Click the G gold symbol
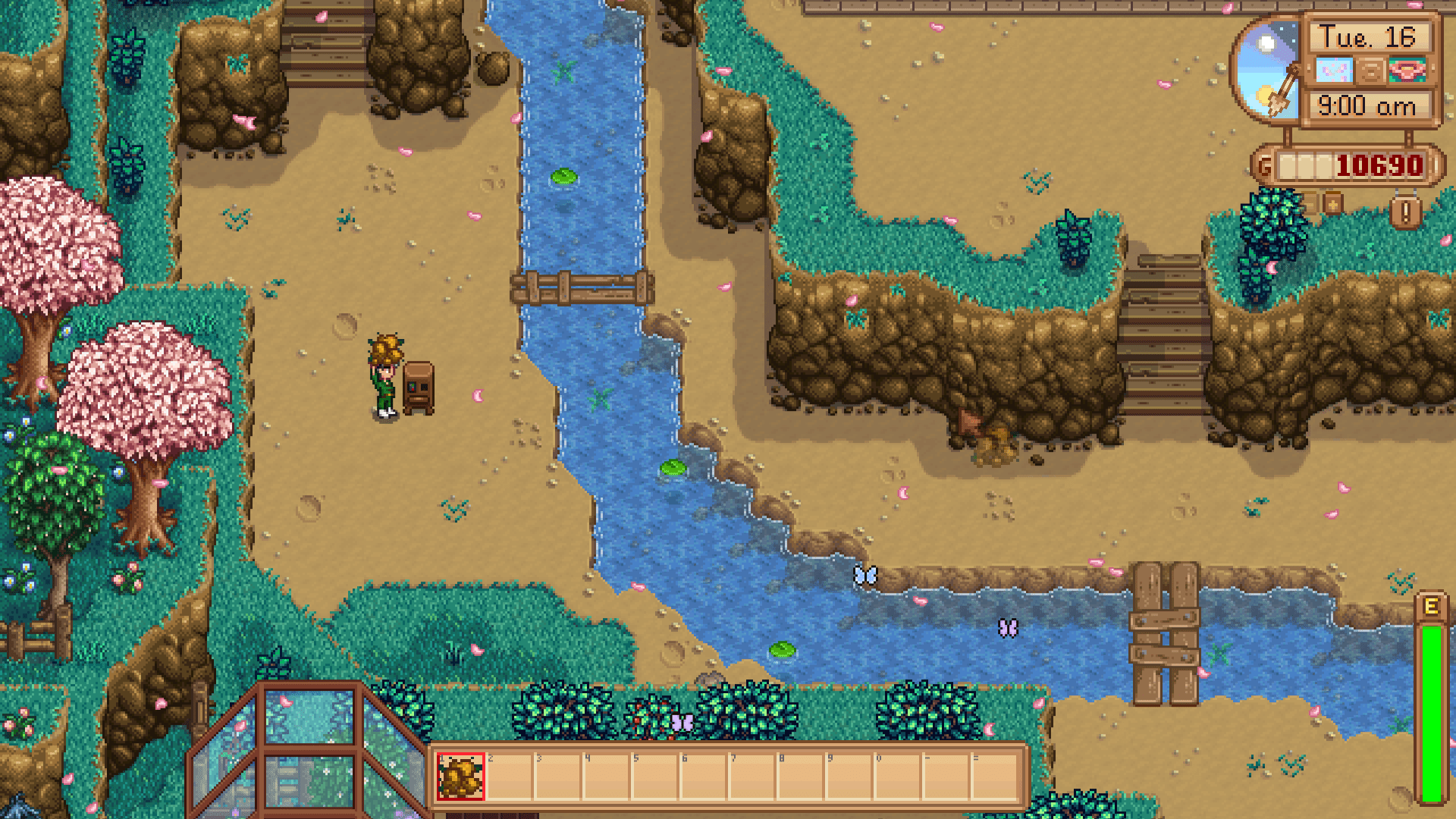This screenshot has width=1456, height=819. point(1266,164)
